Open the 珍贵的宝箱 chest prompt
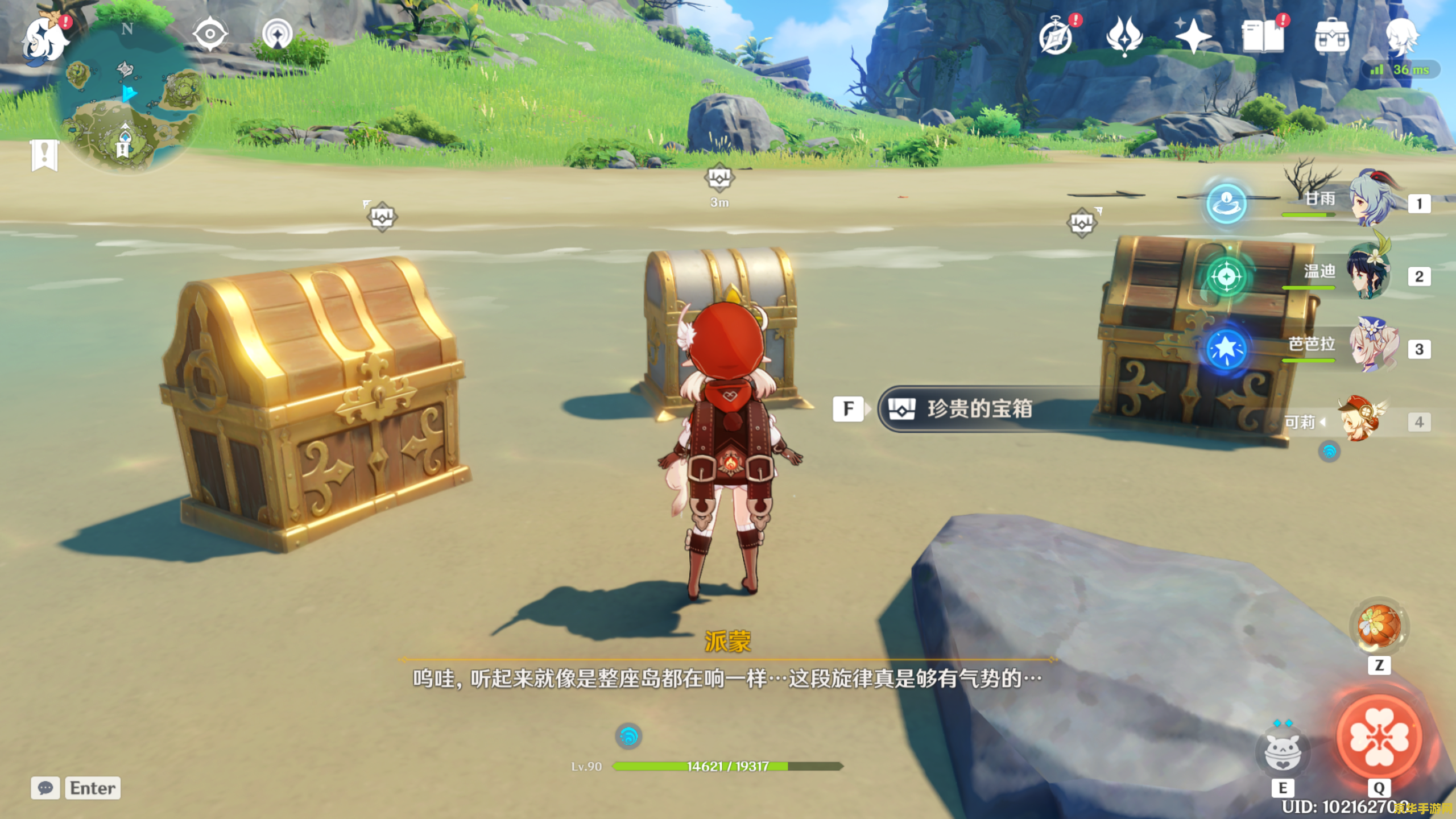The height and width of the screenshot is (819, 1456). 978,408
